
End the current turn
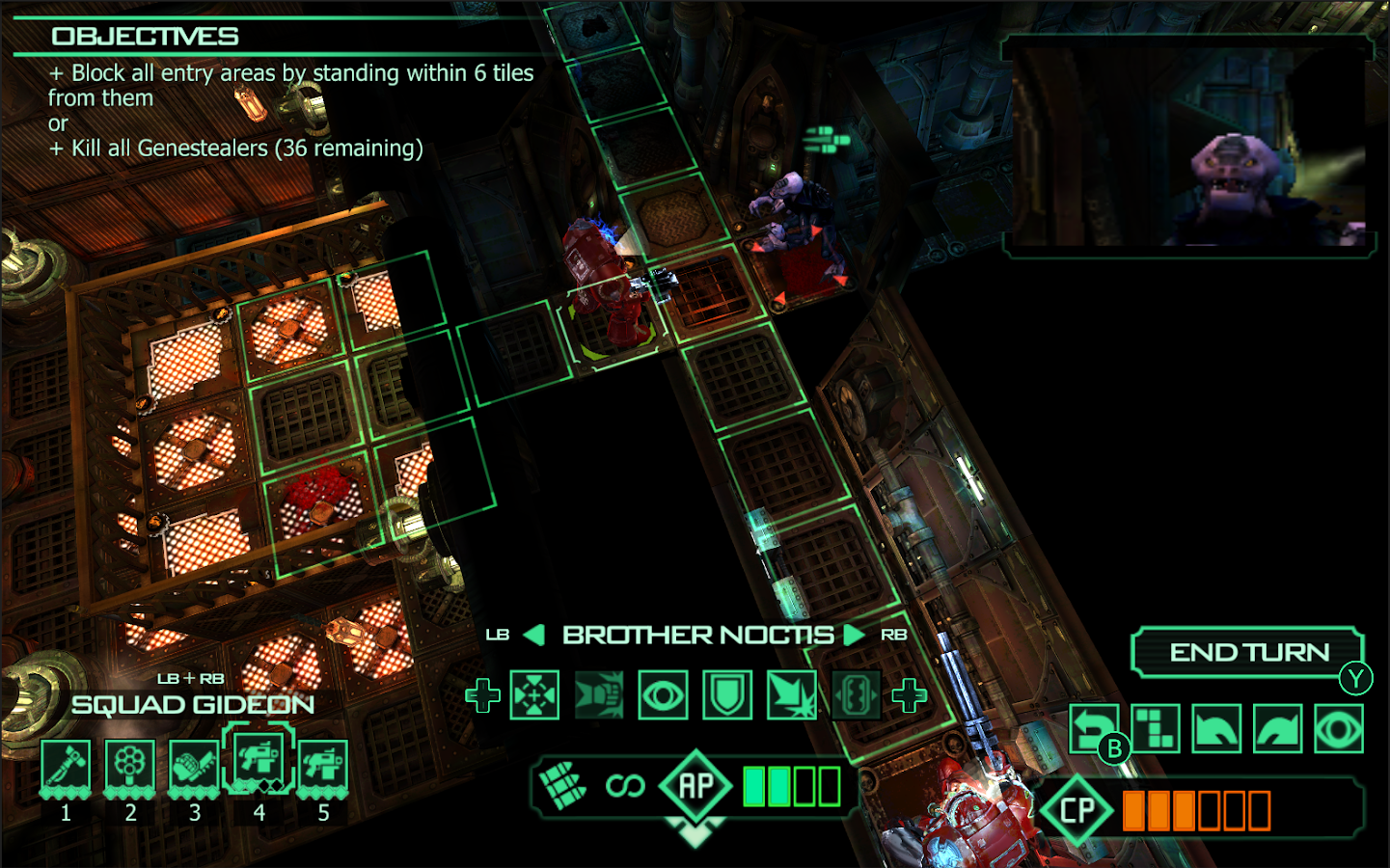tap(1248, 653)
